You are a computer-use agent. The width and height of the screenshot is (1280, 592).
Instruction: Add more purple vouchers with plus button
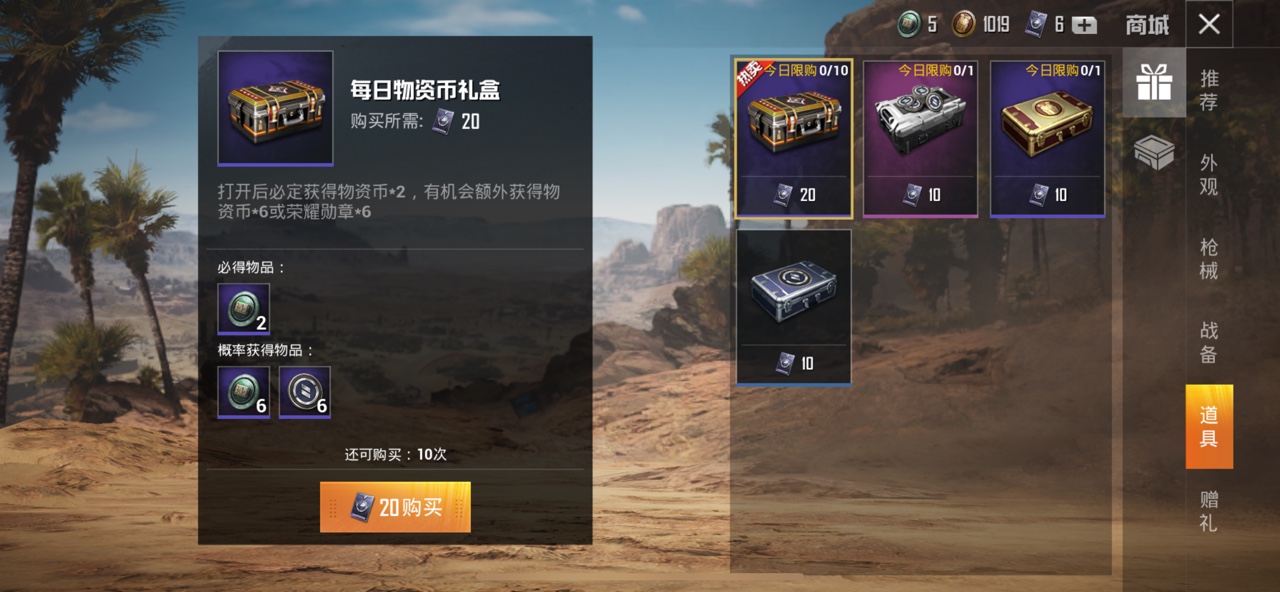[1085, 25]
